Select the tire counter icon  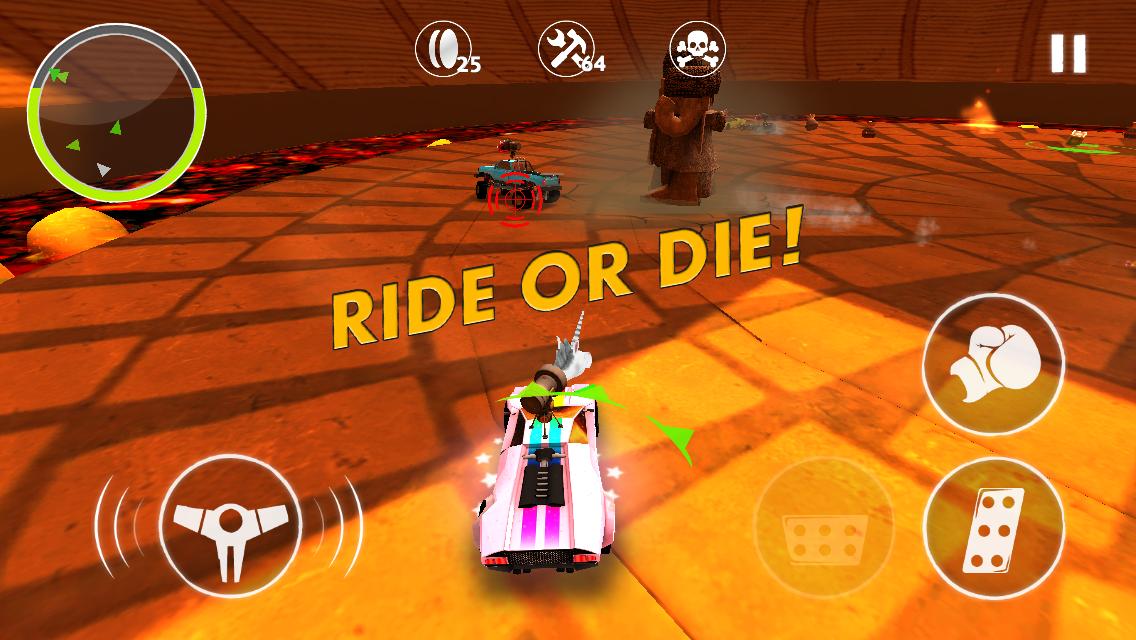[x=443, y=47]
